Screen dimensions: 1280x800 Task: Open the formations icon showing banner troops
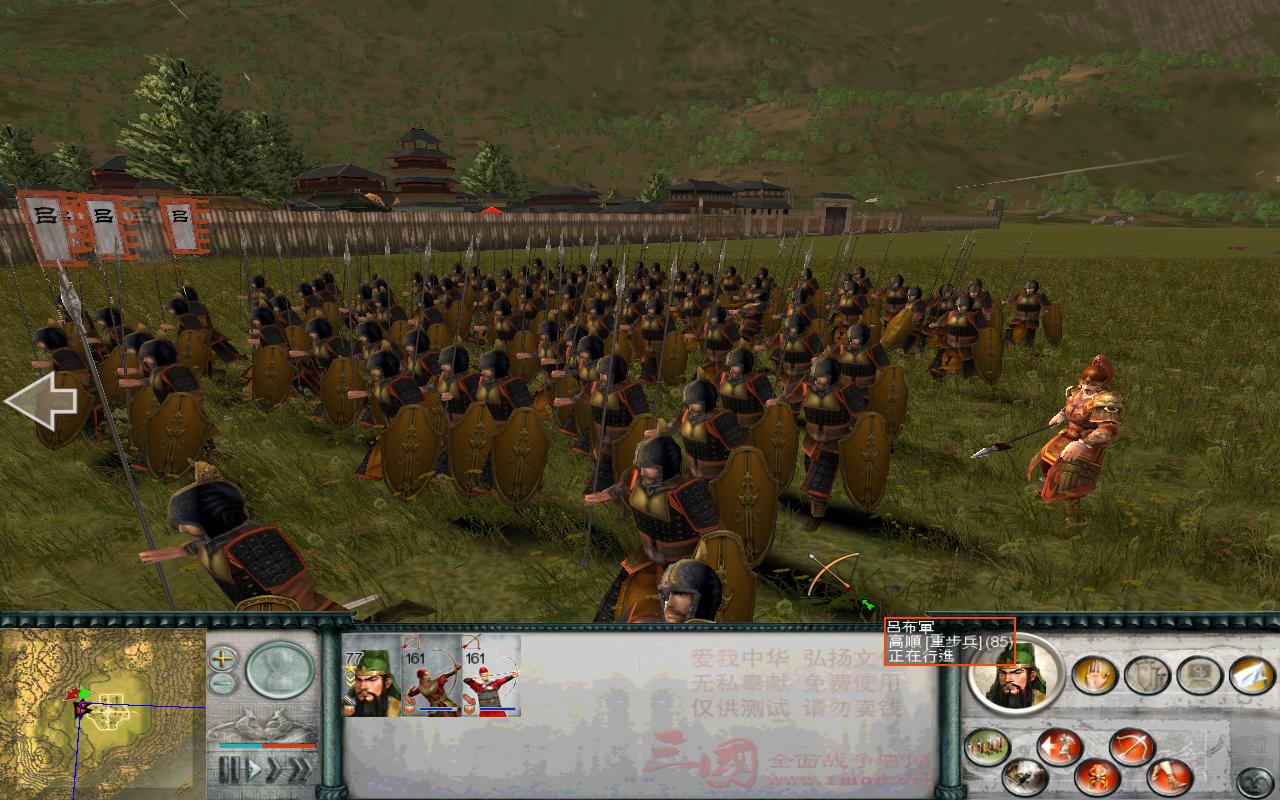click(x=985, y=745)
